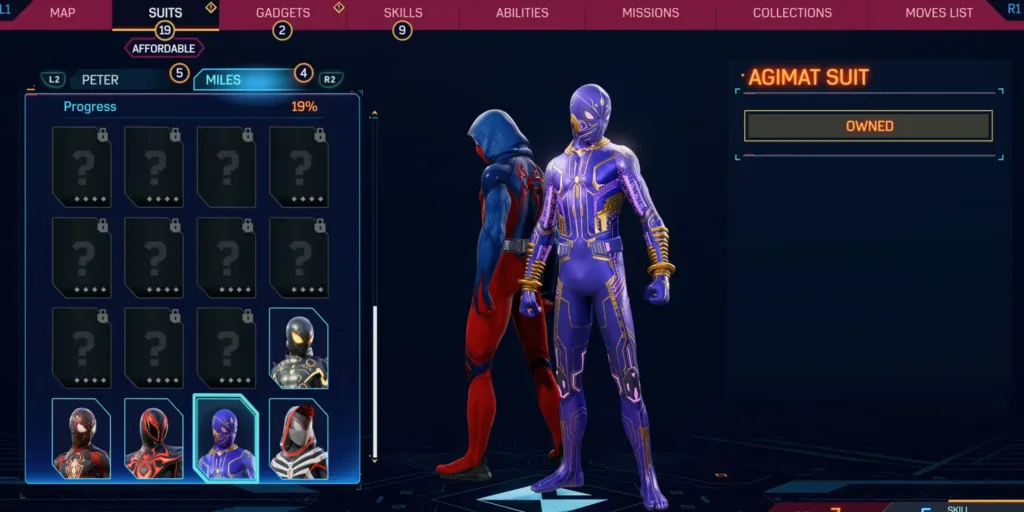
Task: Go to the Skills tab
Action: click(x=403, y=13)
